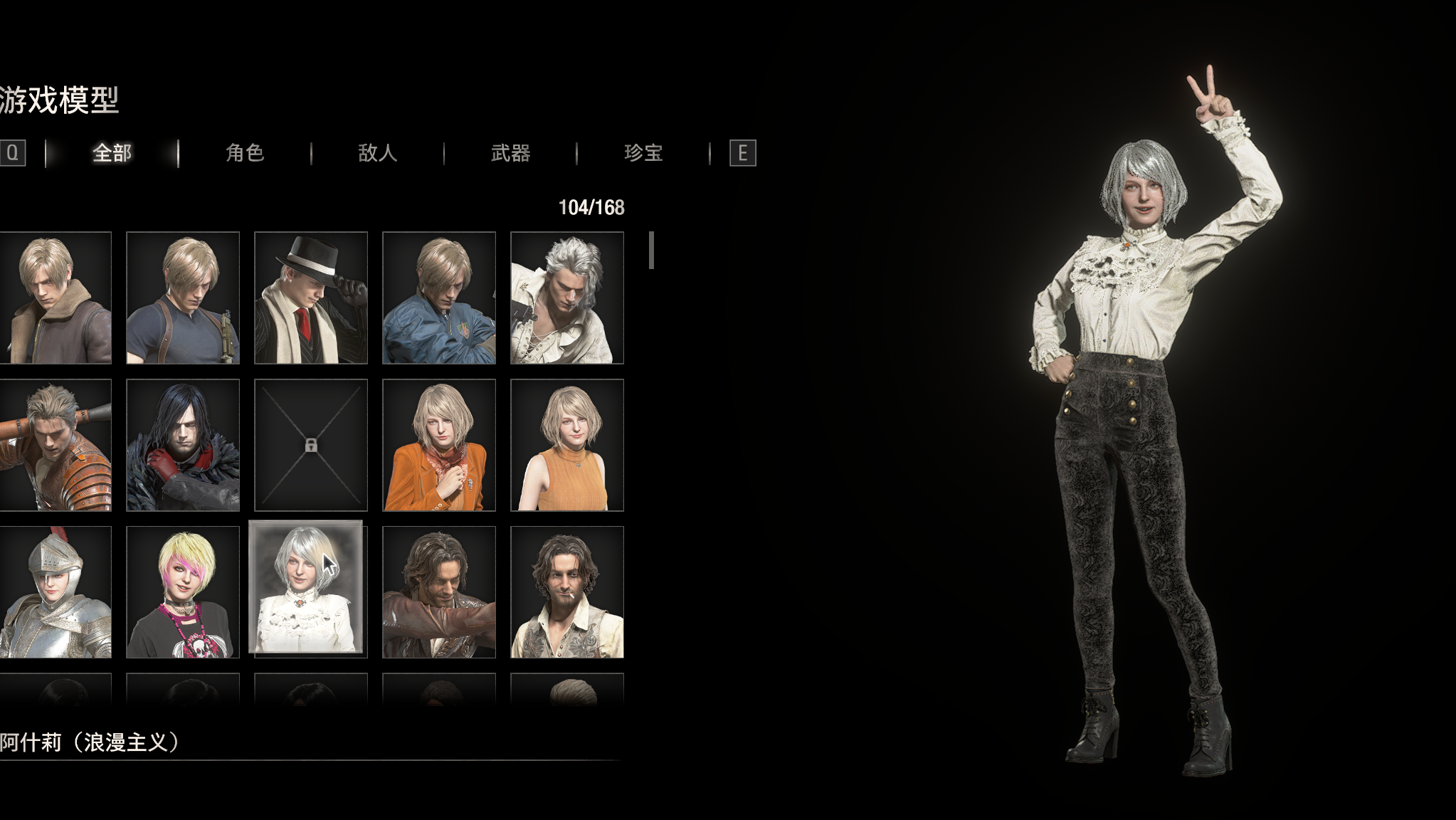Click the Q previous-category hotkey icon

coord(11,152)
